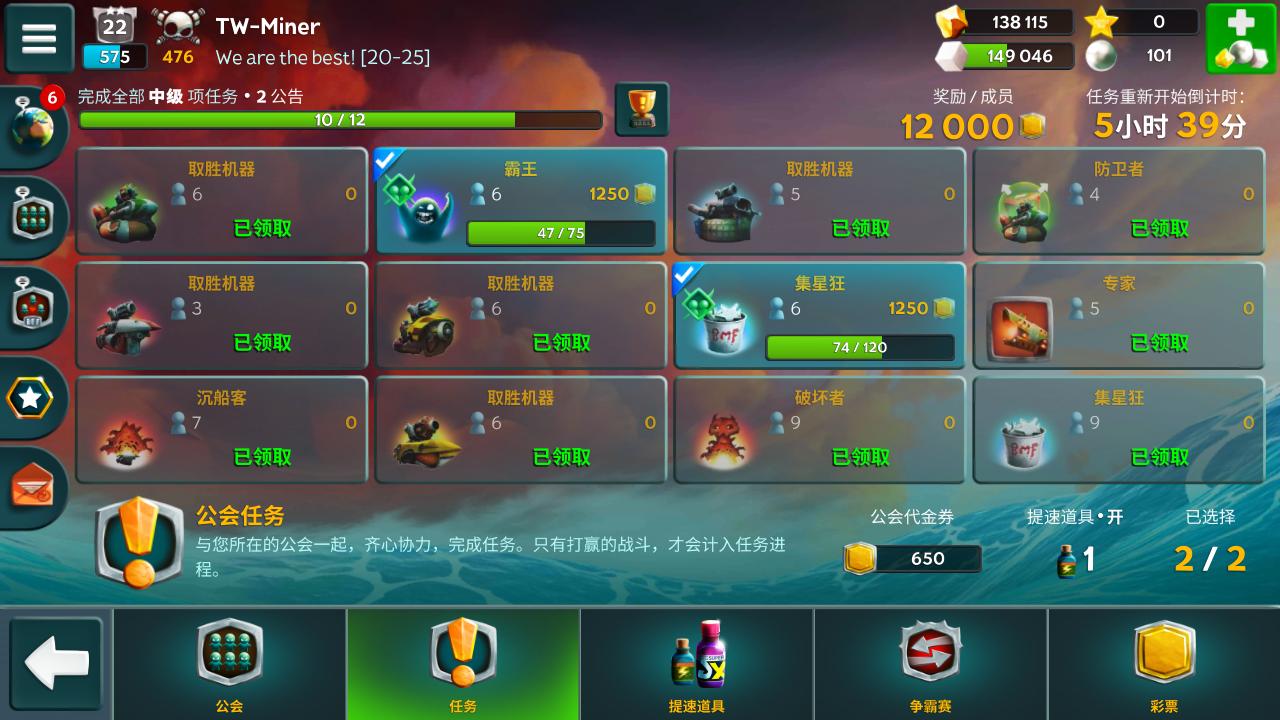Tap the 公会代金券 voucher counter showing 650
The width and height of the screenshot is (1280, 720).
(x=912, y=558)
